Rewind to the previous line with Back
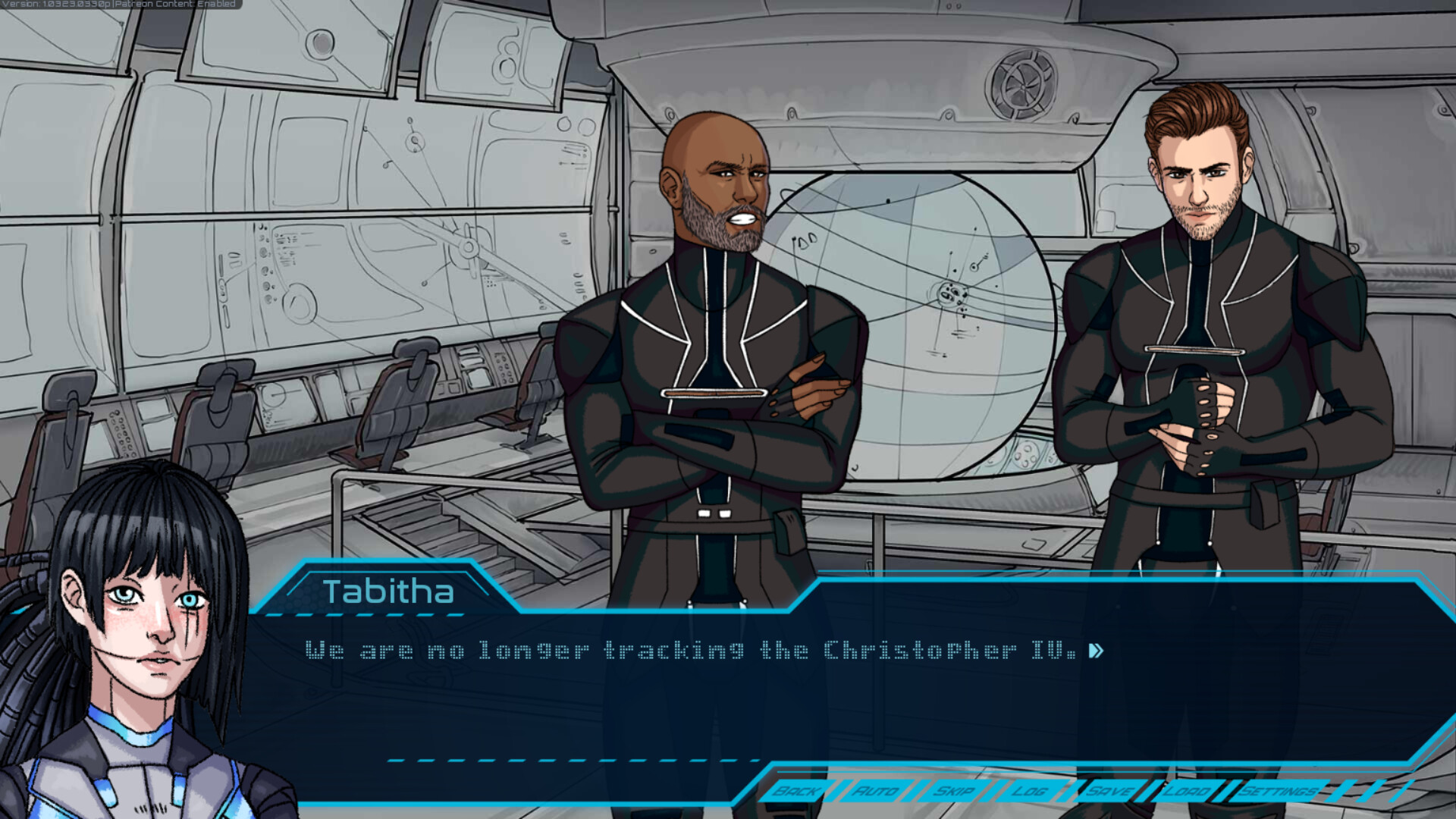The width and height of the screenshot is (1456, 819). (x=795, y=792)
